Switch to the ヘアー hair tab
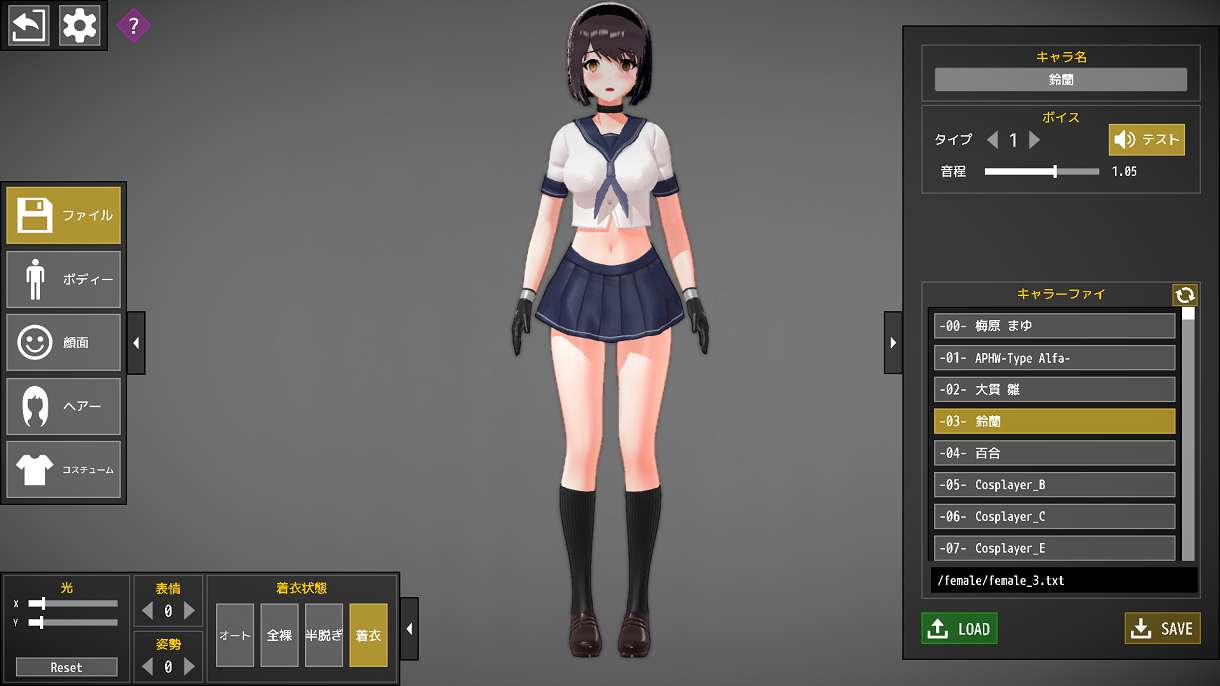This screenshot has width=1220, height=686. click(64, 406)
